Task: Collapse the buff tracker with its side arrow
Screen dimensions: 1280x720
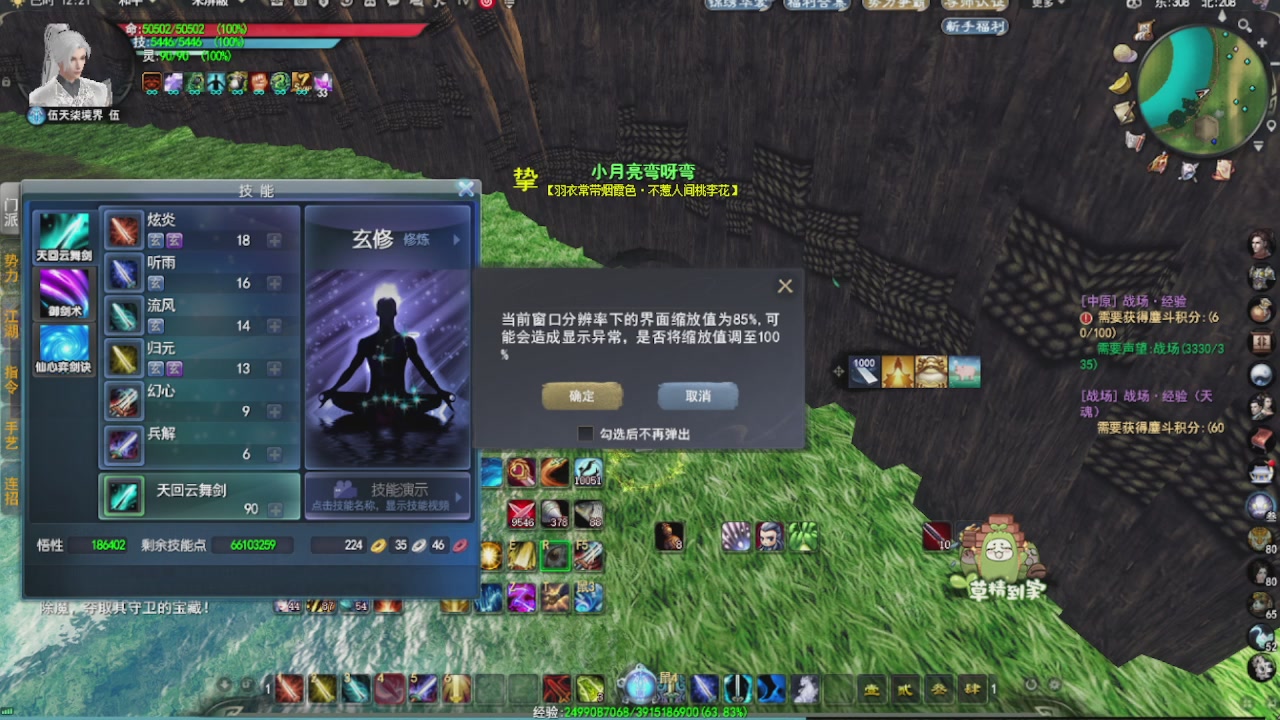Action: coord(838,371)
